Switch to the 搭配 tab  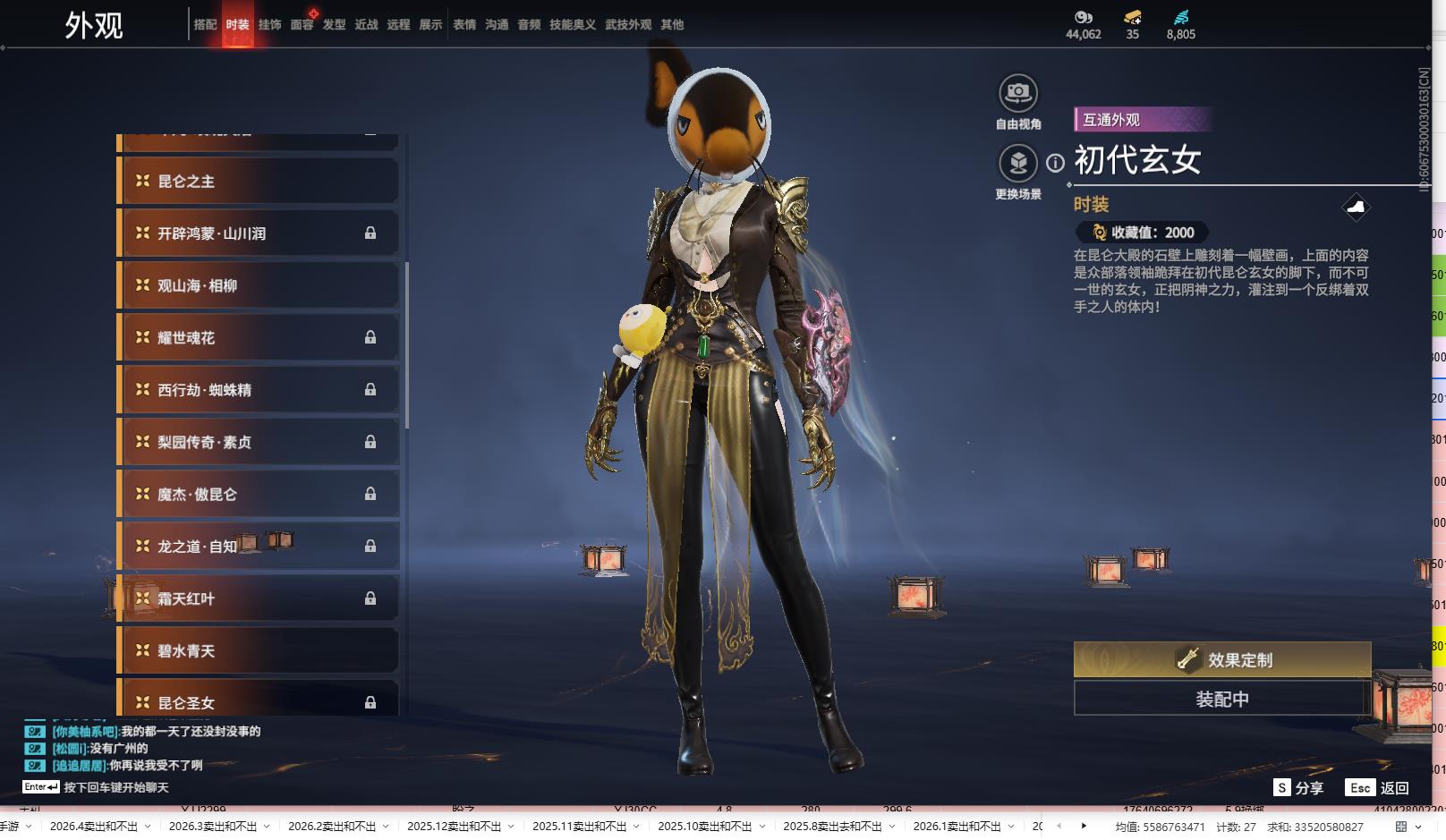[205, 25]
